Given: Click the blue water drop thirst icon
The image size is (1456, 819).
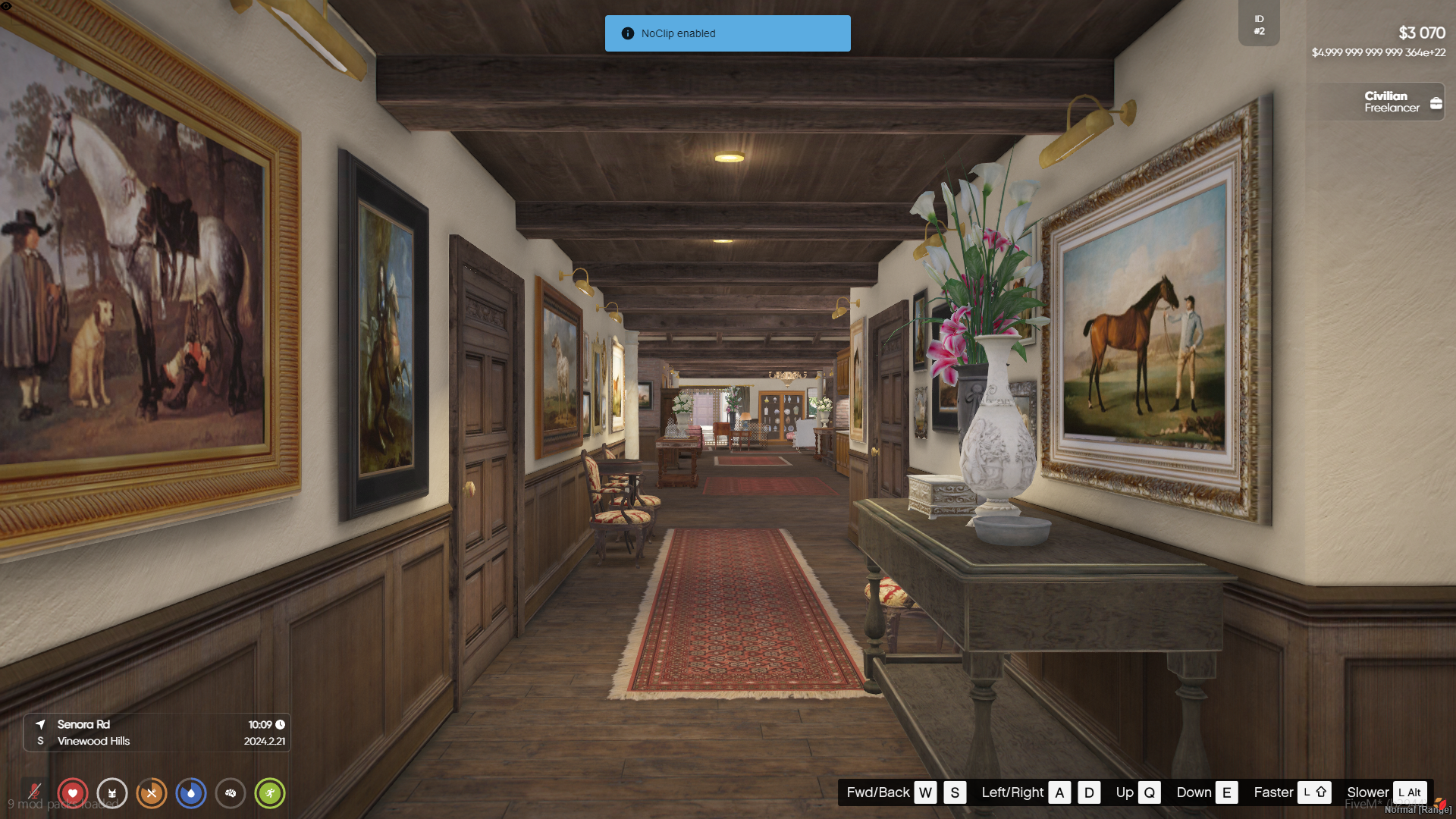Looking at the screenshot, I should tap(191, 793).
